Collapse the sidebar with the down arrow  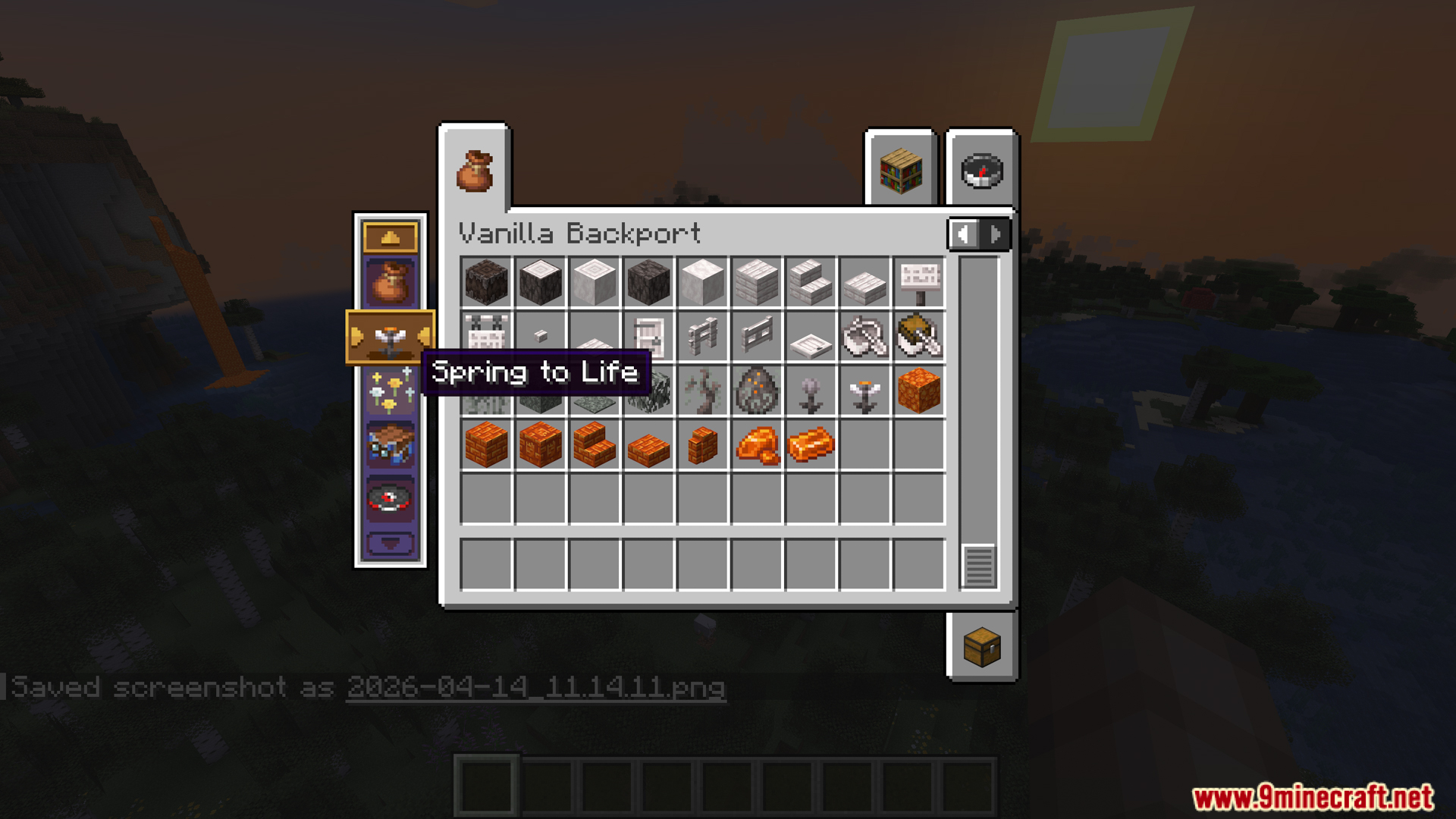click(x=390, y=541)
